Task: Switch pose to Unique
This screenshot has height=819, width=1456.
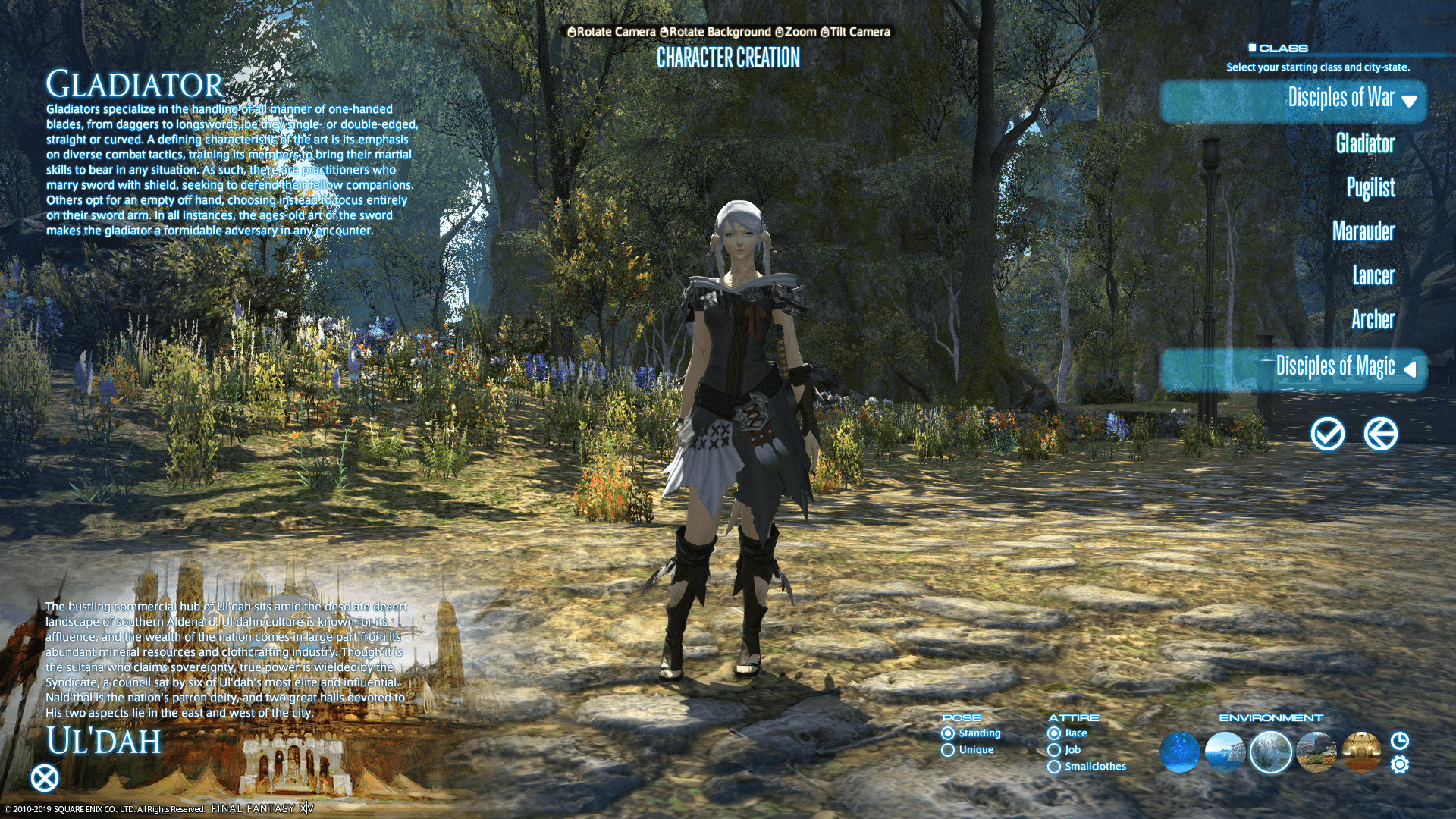Action: click(x=949, y=749)
